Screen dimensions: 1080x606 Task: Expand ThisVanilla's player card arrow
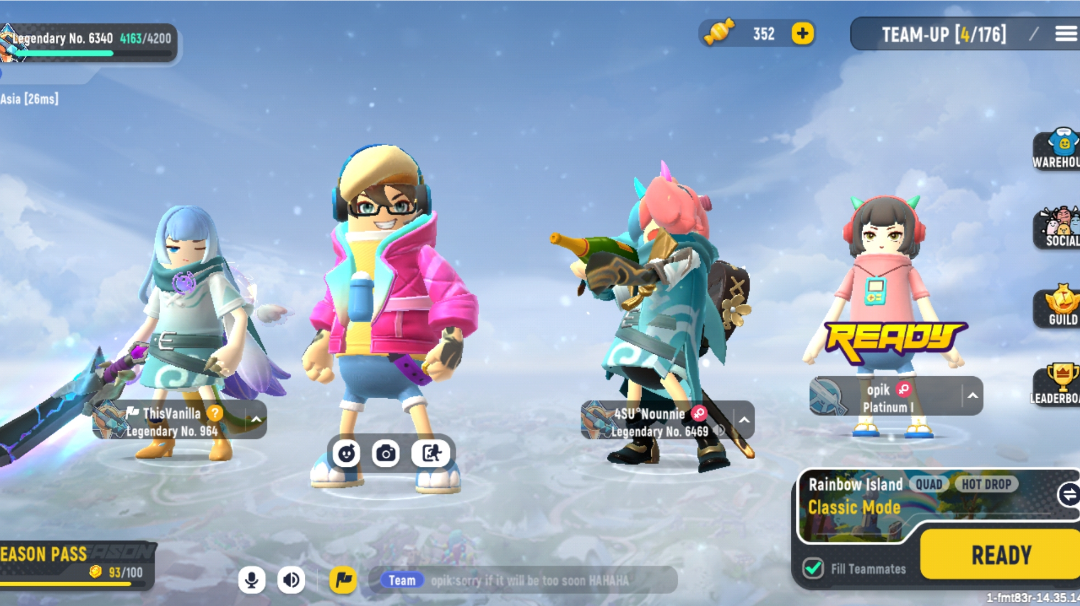point(256,420)
